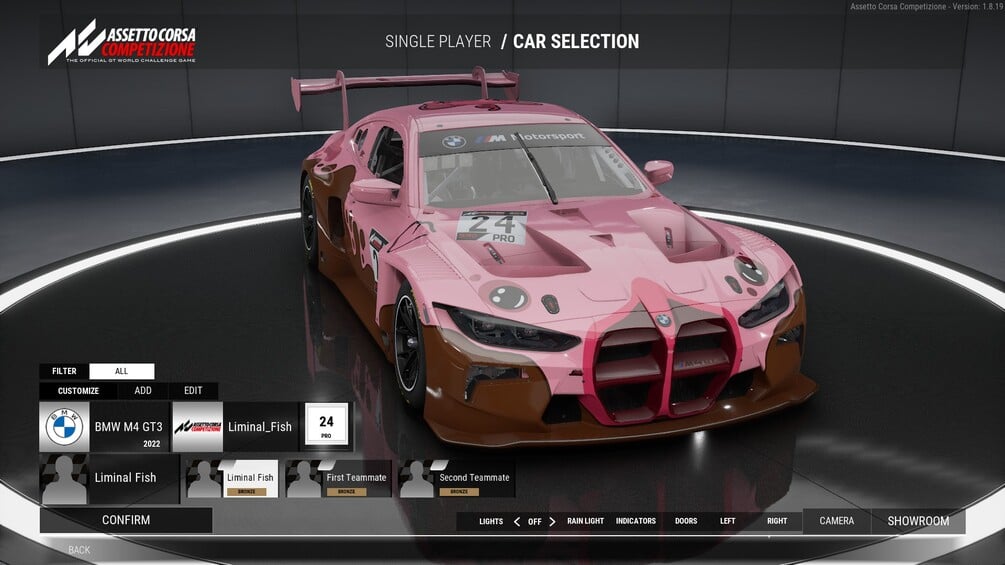
Task: Choose the Liminal Fish bronze driver card
Action: click(232, 479)
